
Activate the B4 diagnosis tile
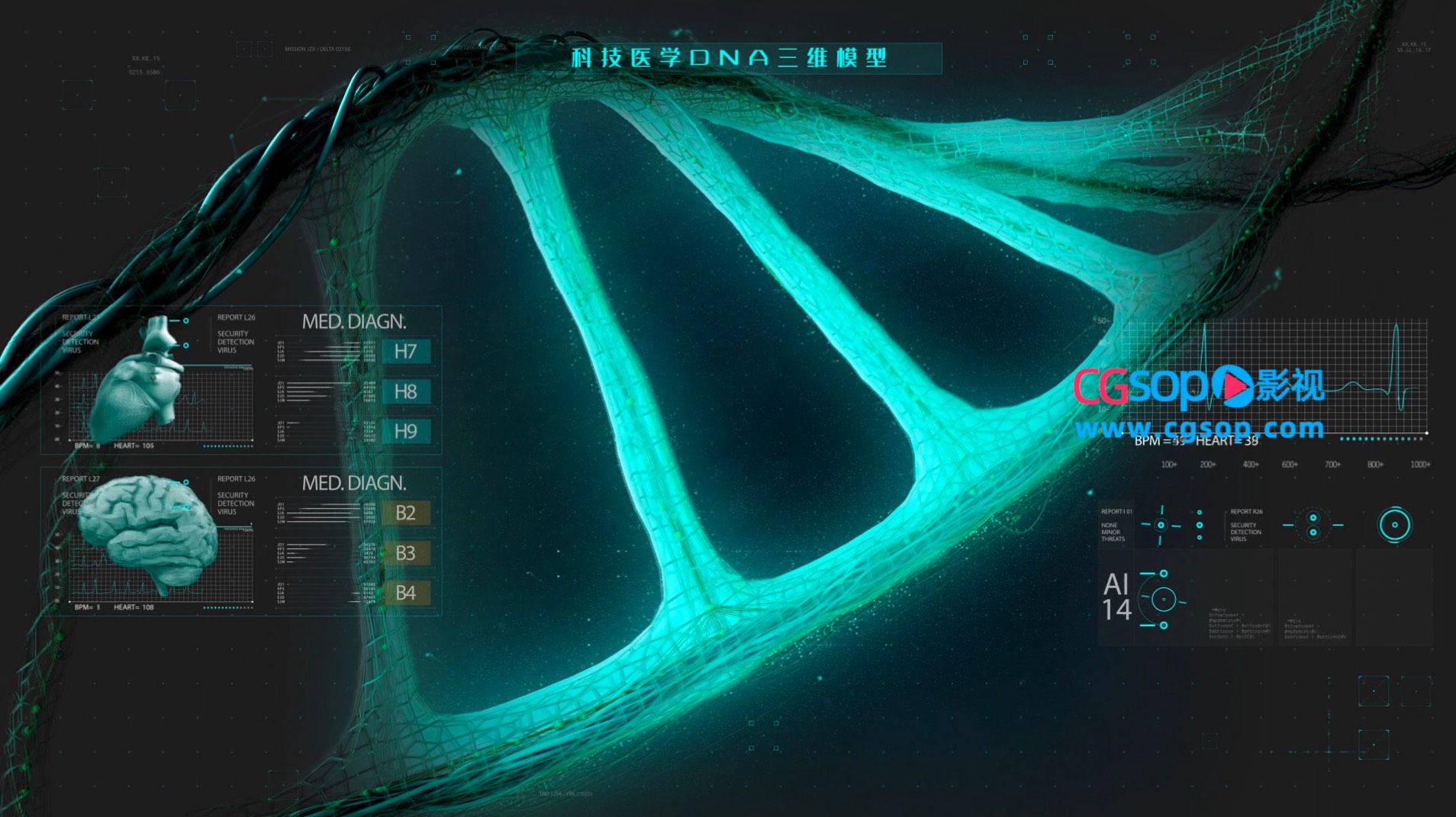(x=405, y=593)
